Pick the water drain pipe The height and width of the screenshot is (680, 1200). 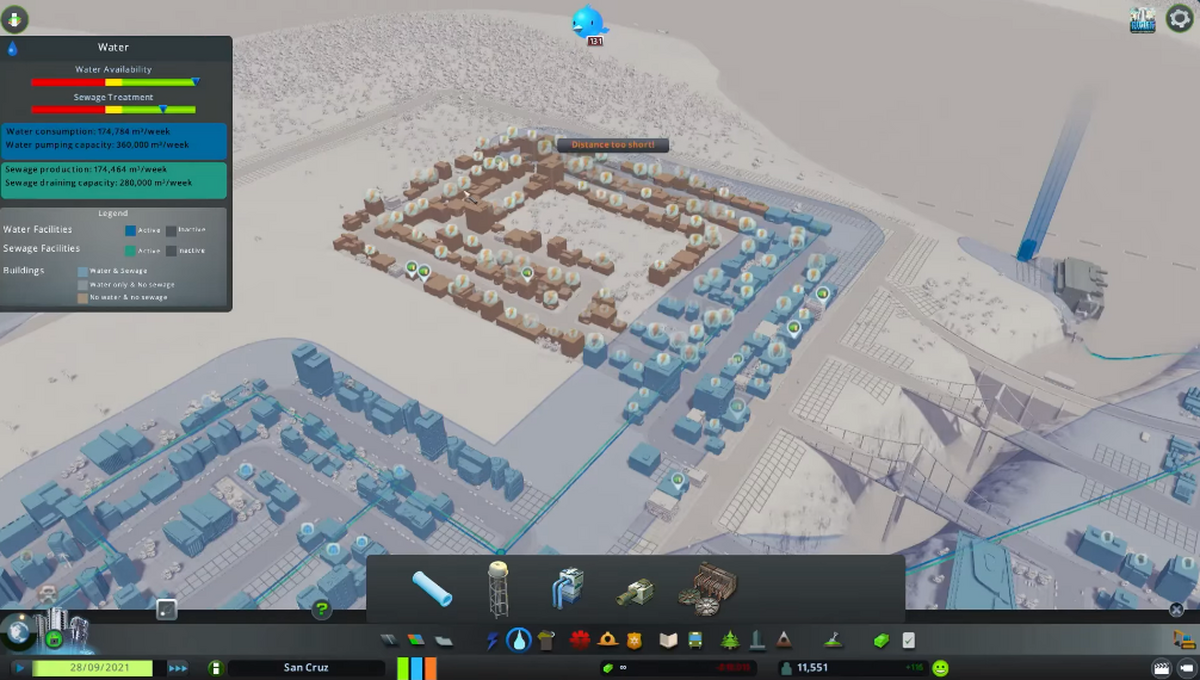[x=634, y=590]
